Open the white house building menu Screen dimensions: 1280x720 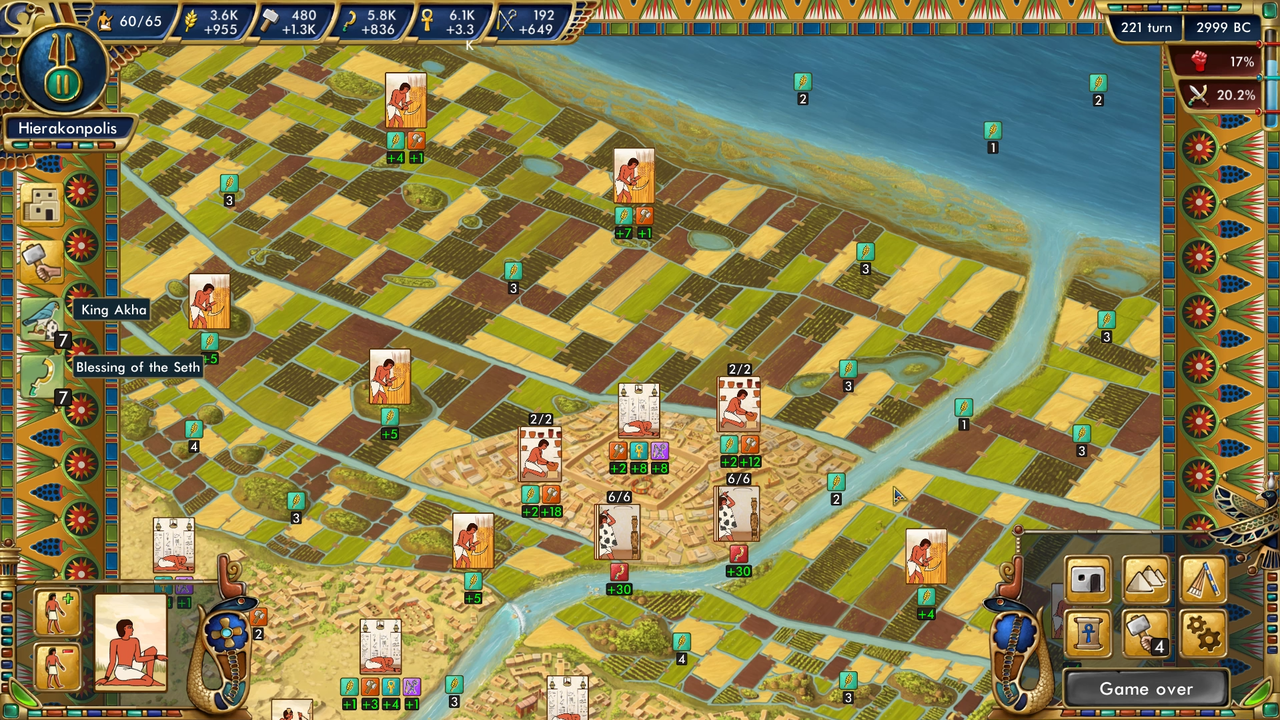coord(1089,580)
